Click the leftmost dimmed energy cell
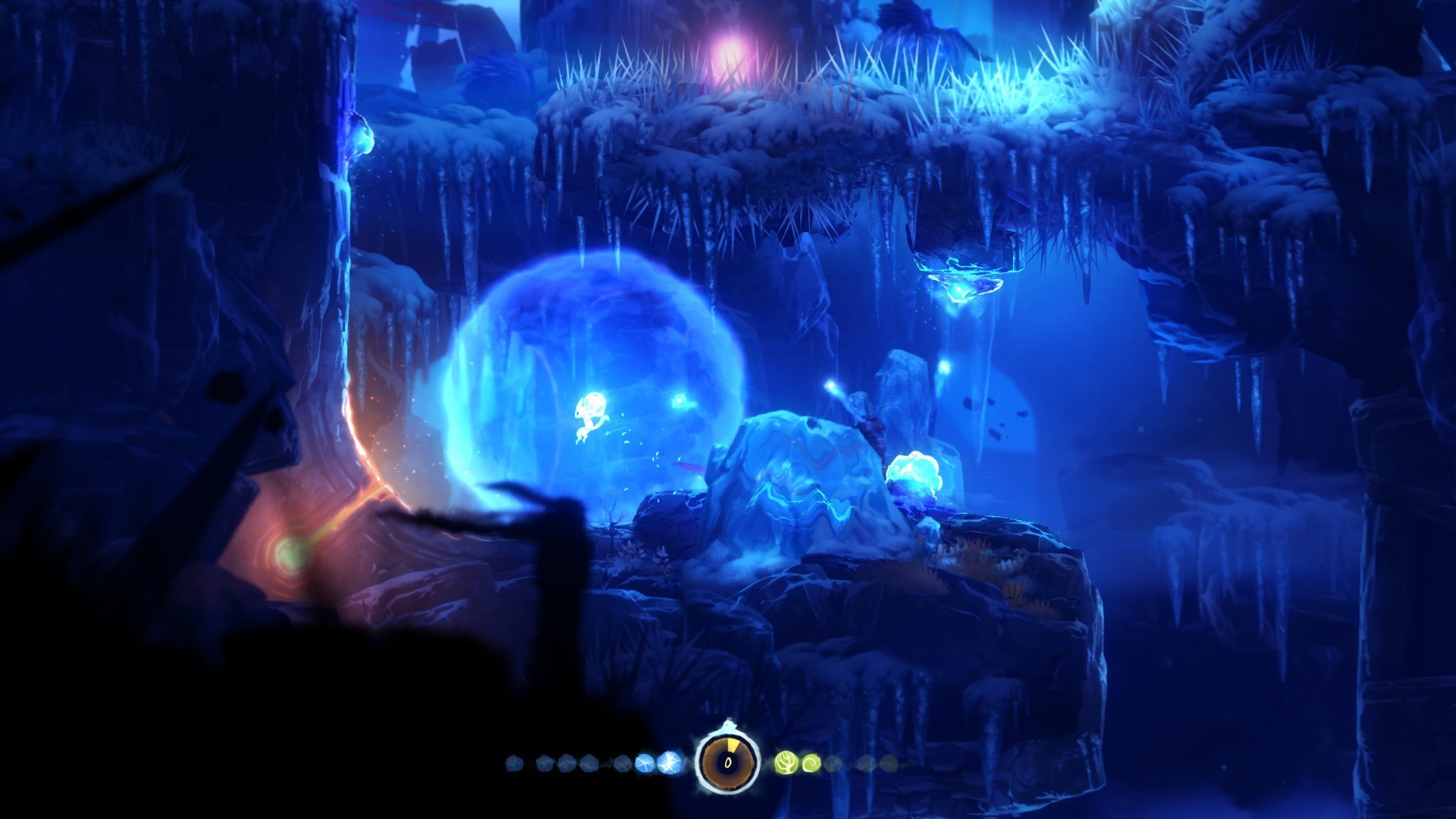This screenshot has height=819, width=1456. (x=513, y=761)
